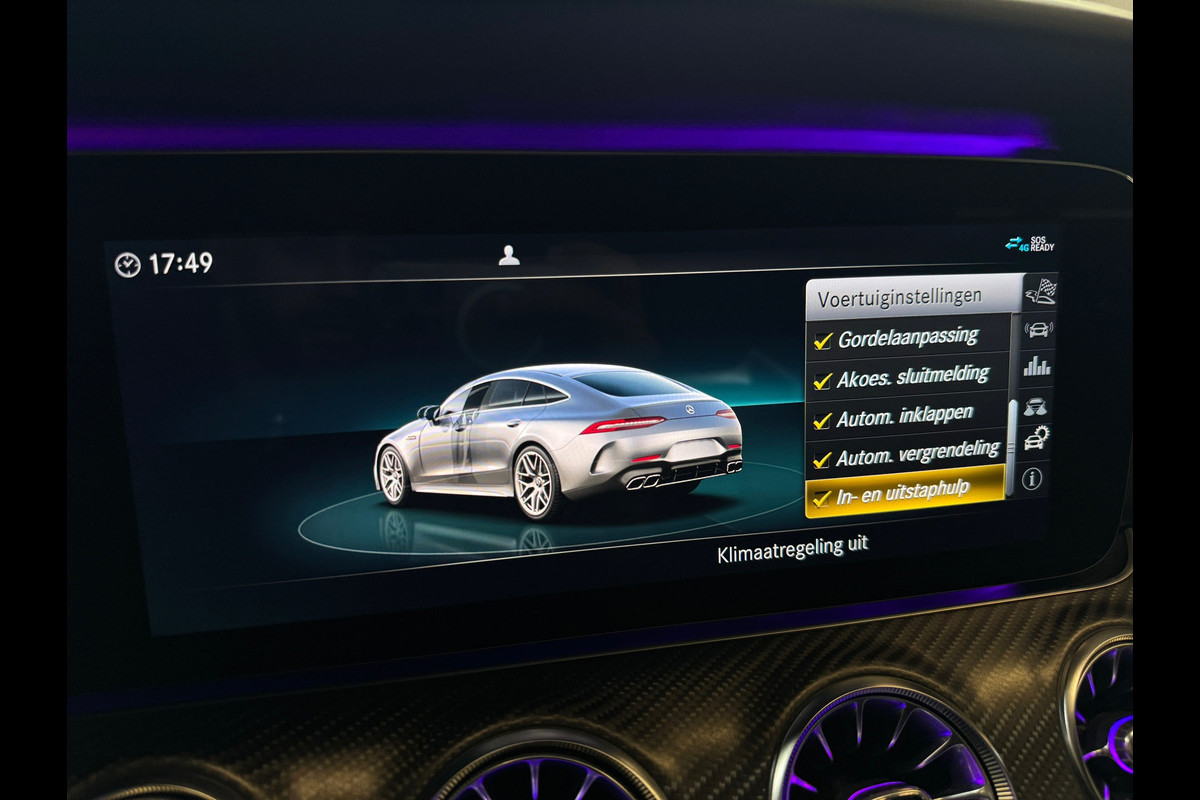Image resolution: width=1200 pixels, height=800 pixels.
Task: Switch to the car sensors assistance tab
Action: click(1039, 329)
